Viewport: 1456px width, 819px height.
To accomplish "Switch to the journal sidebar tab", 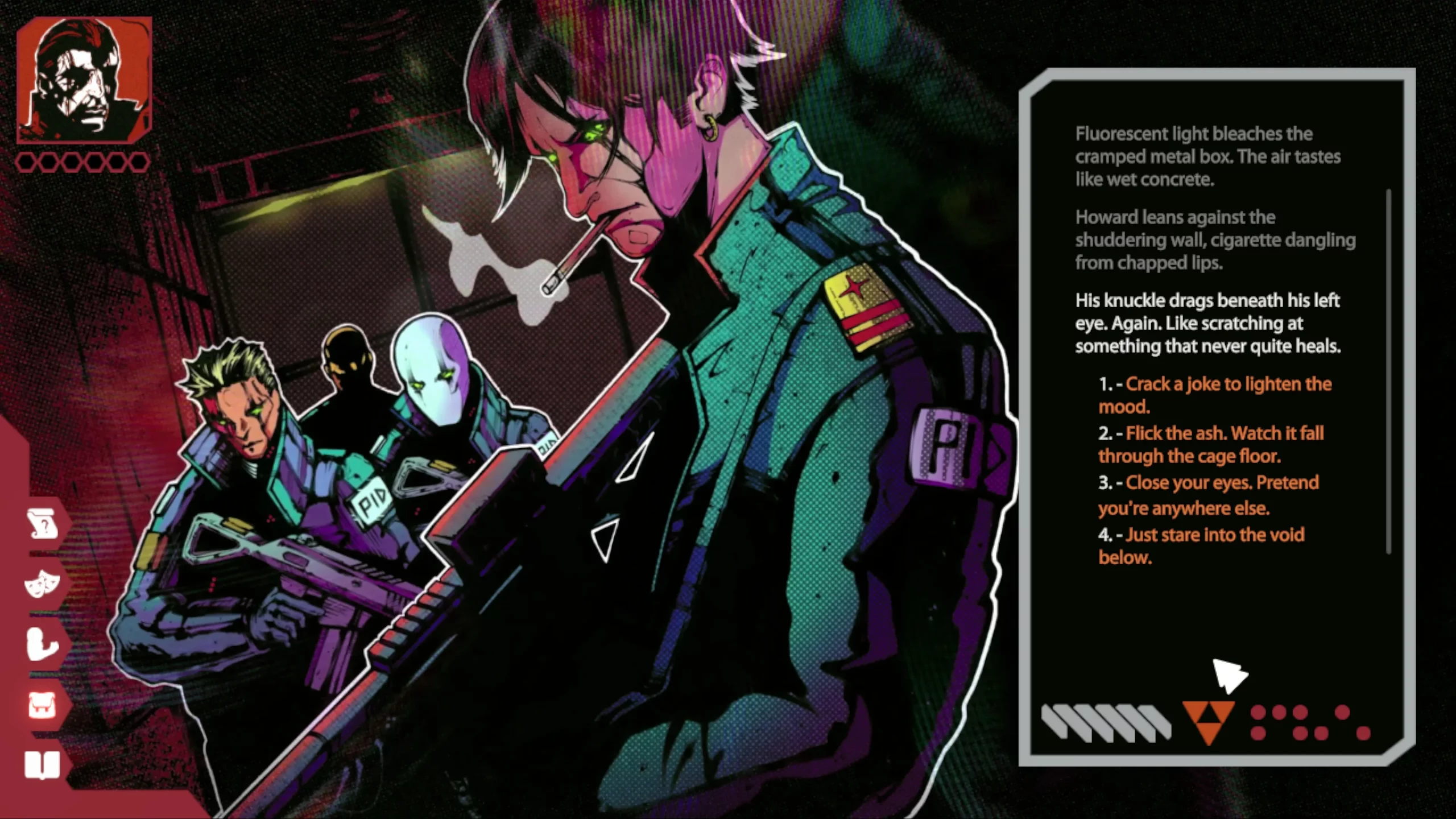I will click(x=43, y=764).
